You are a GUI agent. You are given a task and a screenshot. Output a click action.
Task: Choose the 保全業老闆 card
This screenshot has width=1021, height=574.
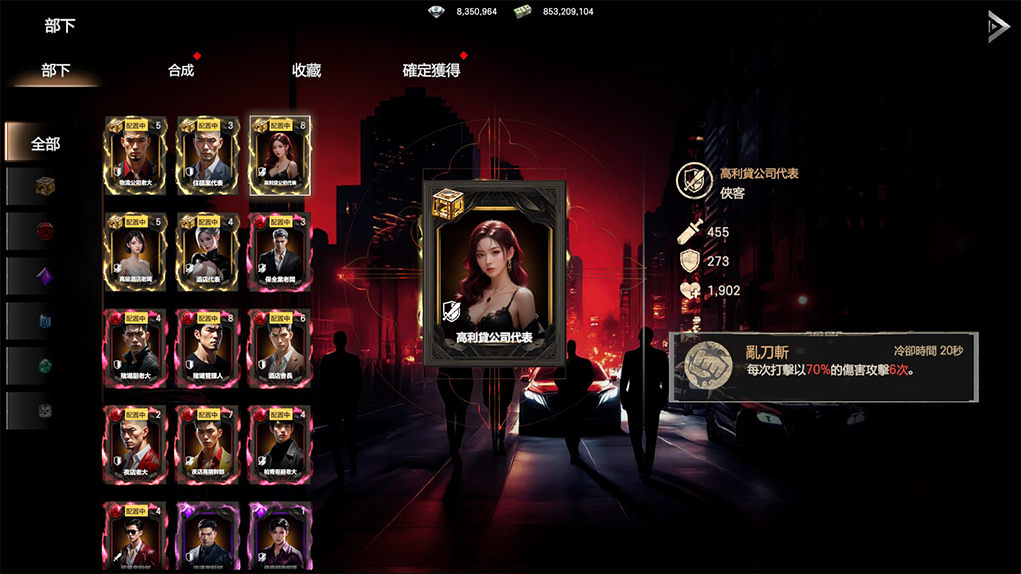(280, 252)
